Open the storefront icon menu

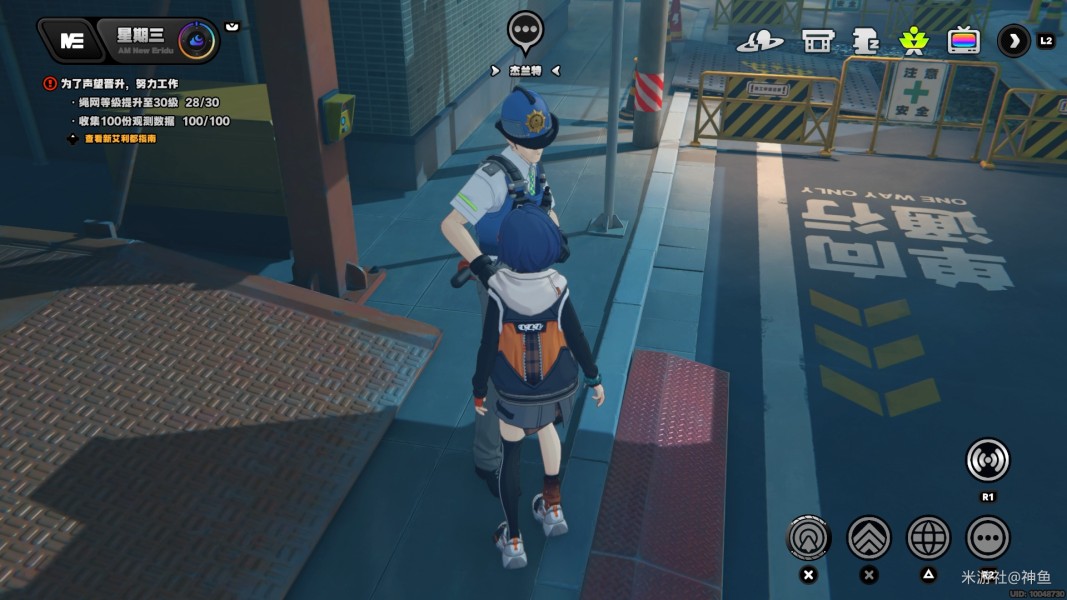click(x=818, y=41)
